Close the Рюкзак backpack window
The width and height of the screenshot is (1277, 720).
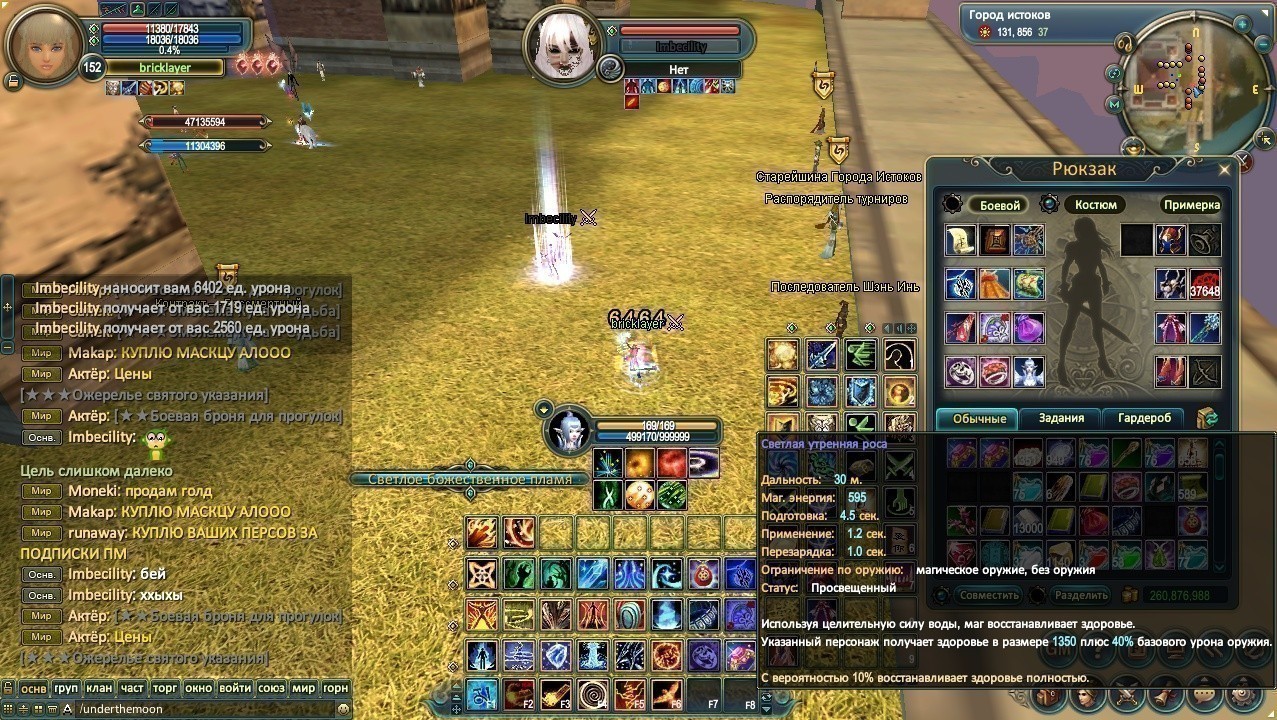click(x=1224, y=170)
